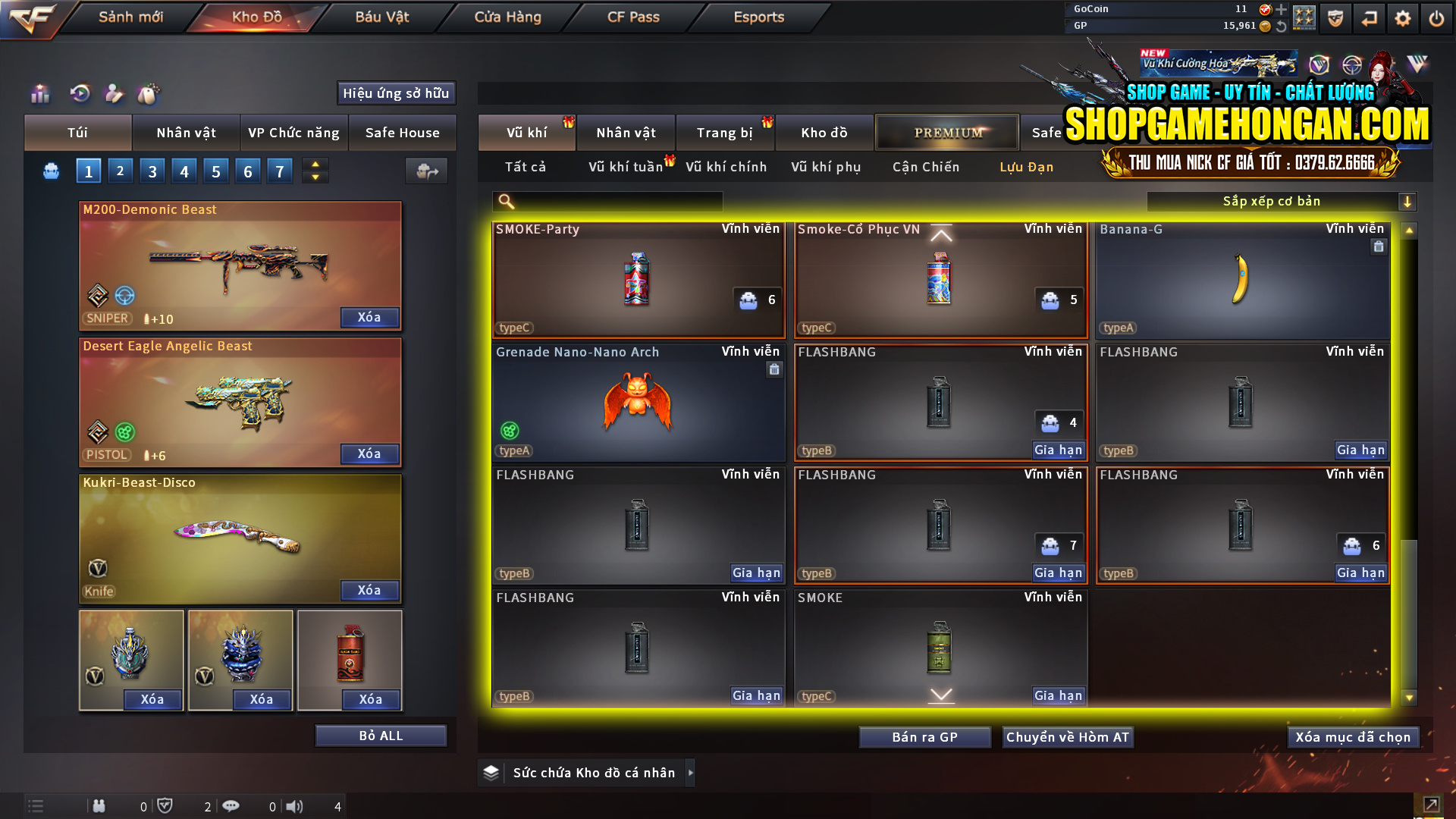Click the bag transfer icon right of slot 7
Screen dimensions: 1456x819
click(426, 171)
